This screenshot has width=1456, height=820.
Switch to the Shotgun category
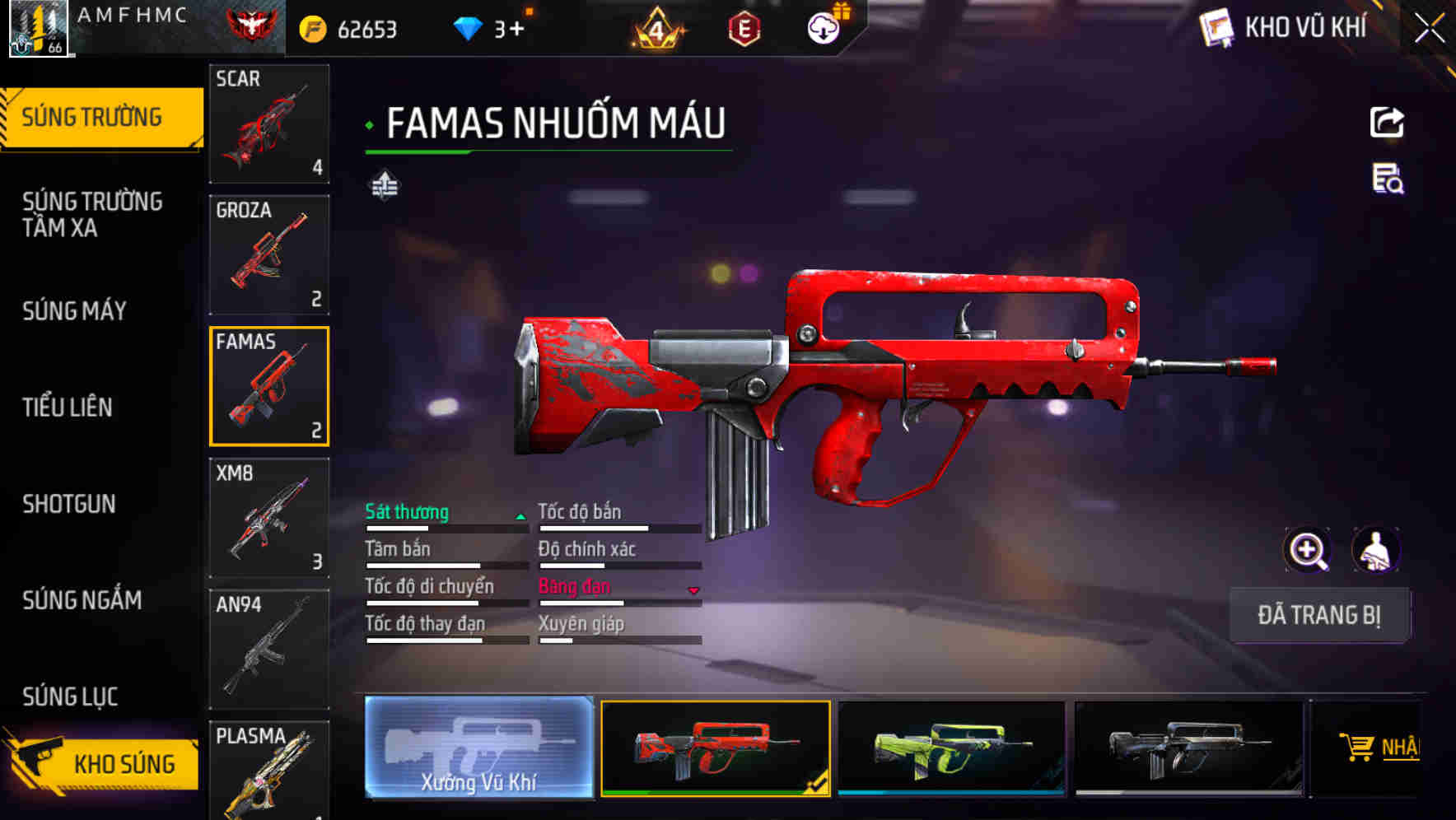click(69, 504)
